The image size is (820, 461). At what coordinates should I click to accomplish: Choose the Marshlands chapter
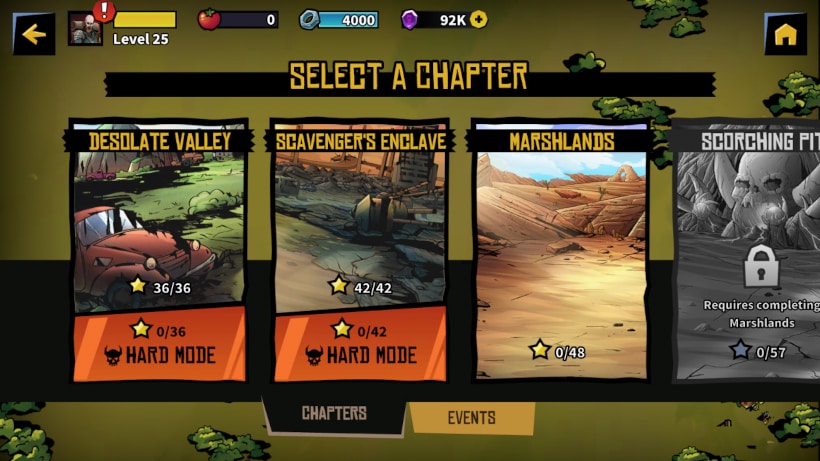560,250
